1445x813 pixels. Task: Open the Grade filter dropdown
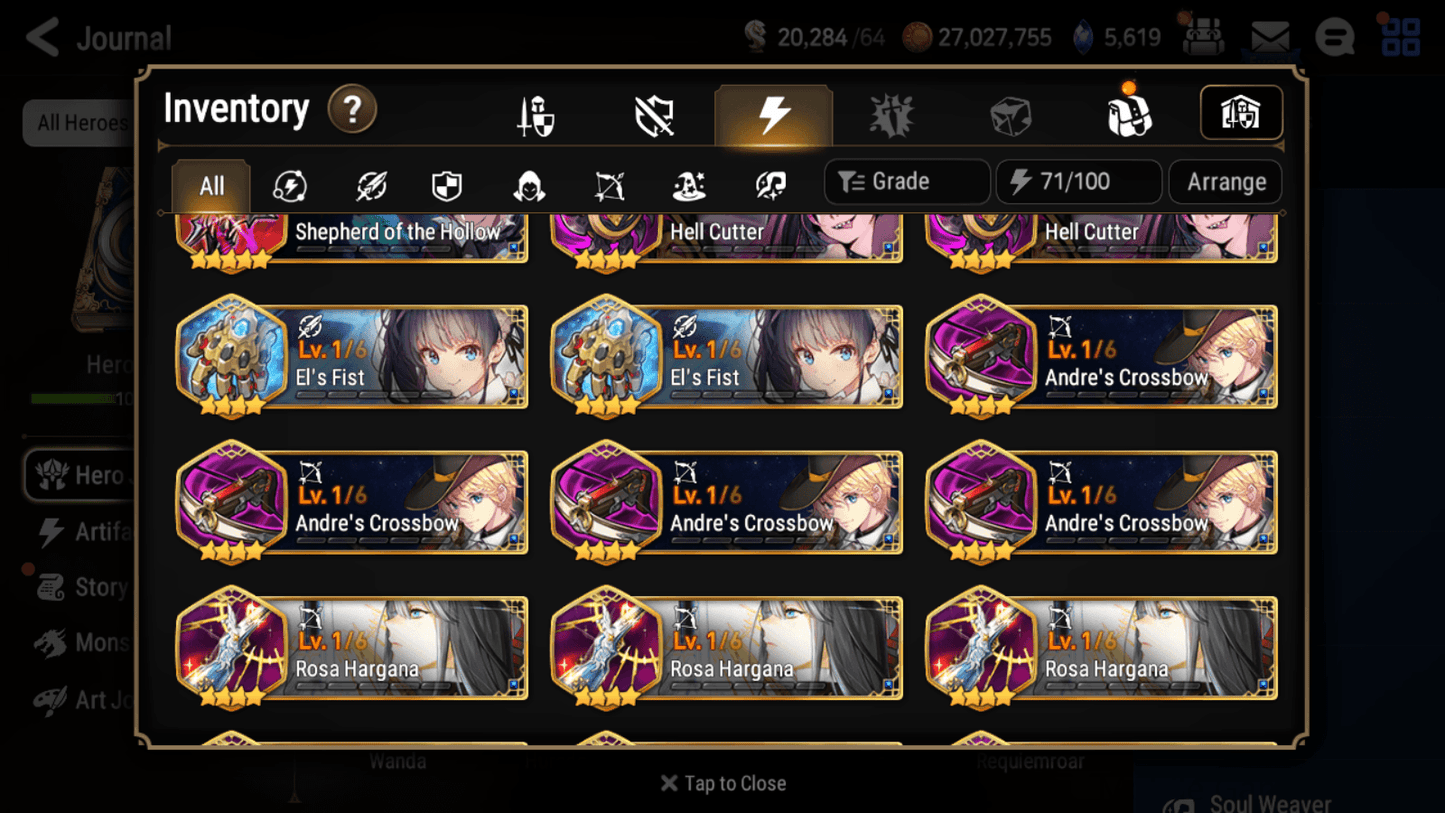coord(906,181)
